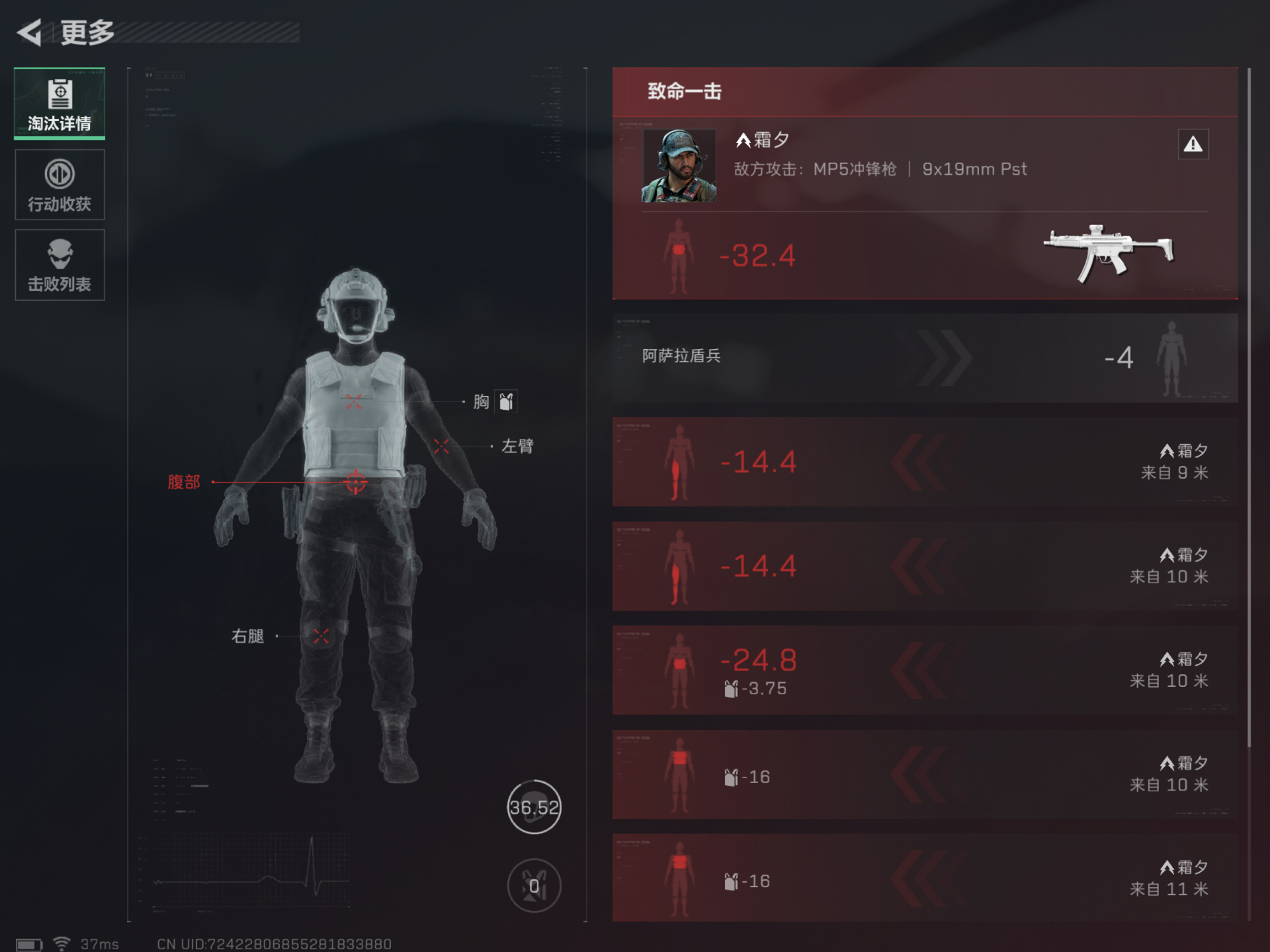Image resolution: width=1270 pixels, height=952 pixels.
Task: Switch to the 行动收获 tab
Action: 60,184
